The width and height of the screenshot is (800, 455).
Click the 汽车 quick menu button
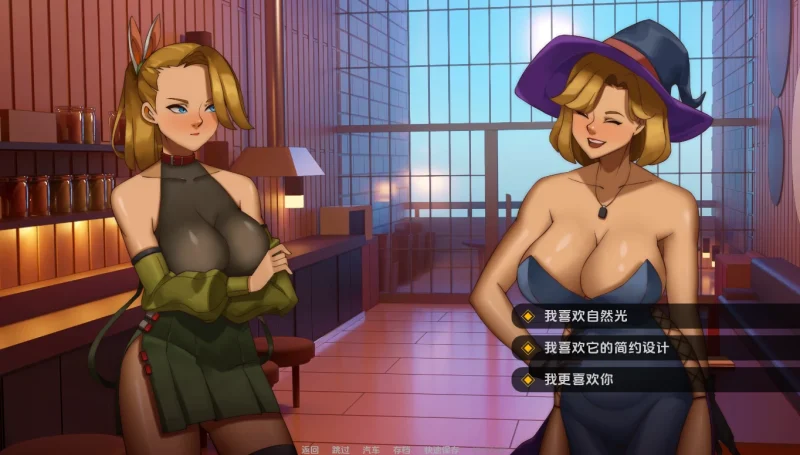coord(371,449)
